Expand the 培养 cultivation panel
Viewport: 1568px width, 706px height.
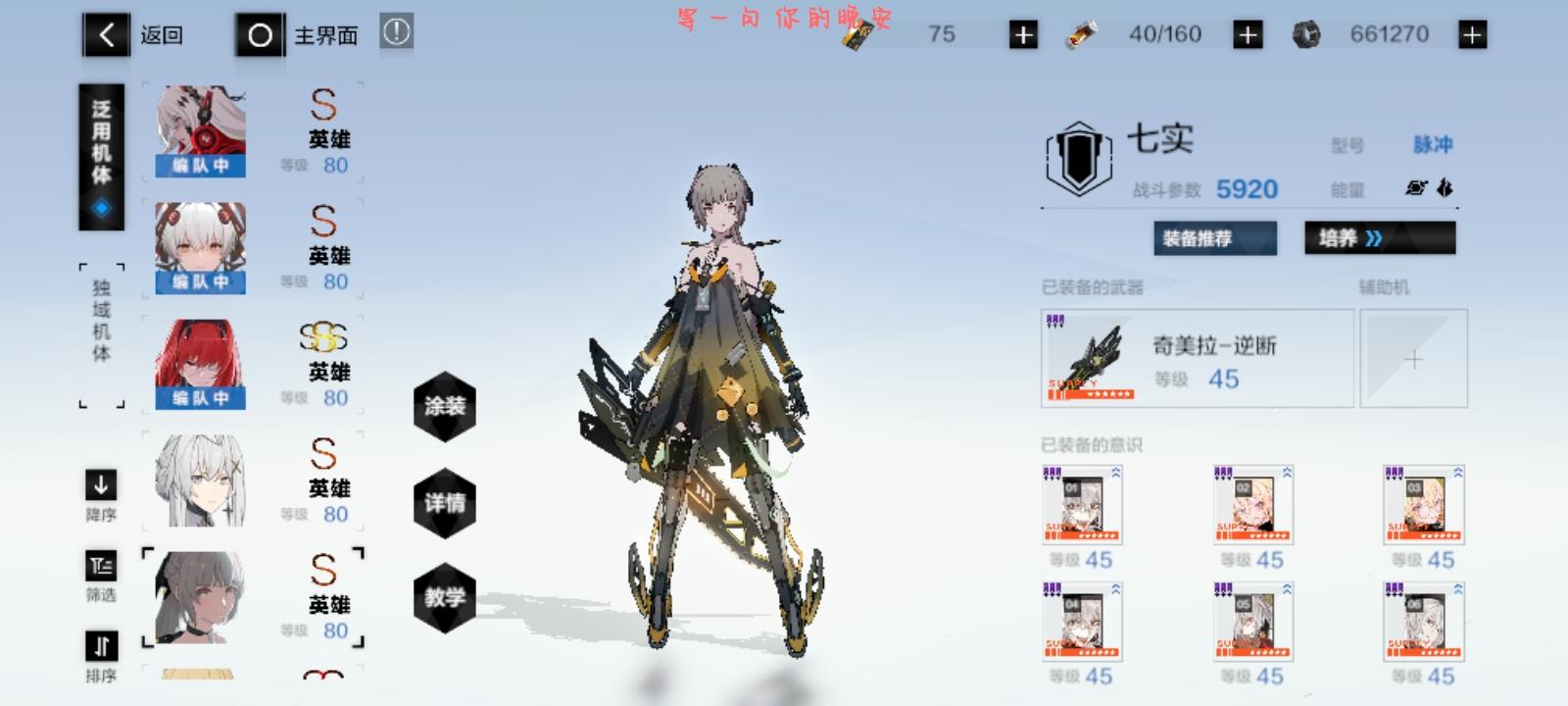(1380, 237)
